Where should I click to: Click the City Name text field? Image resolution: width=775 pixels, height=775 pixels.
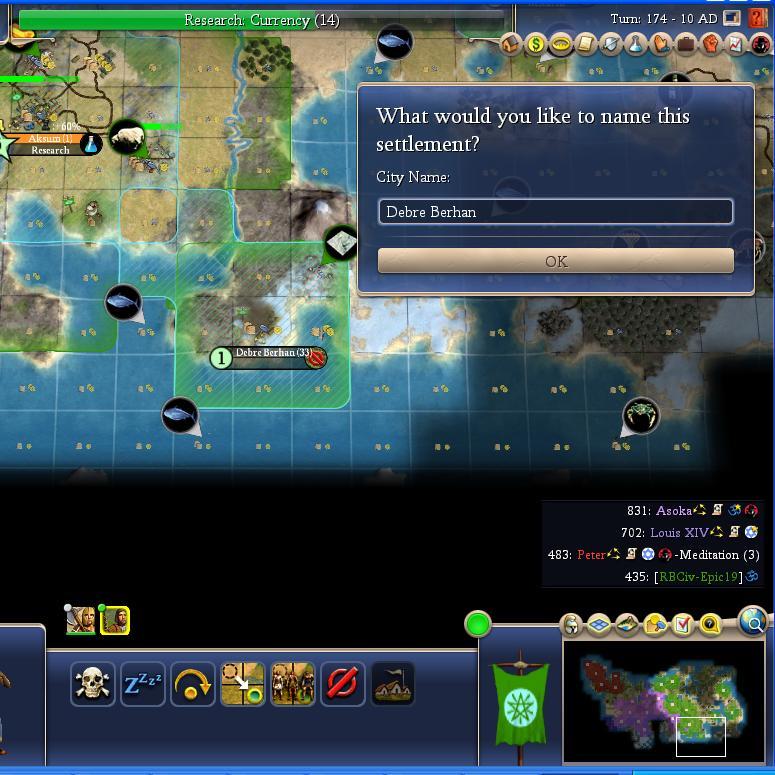[x=555, y=212]
